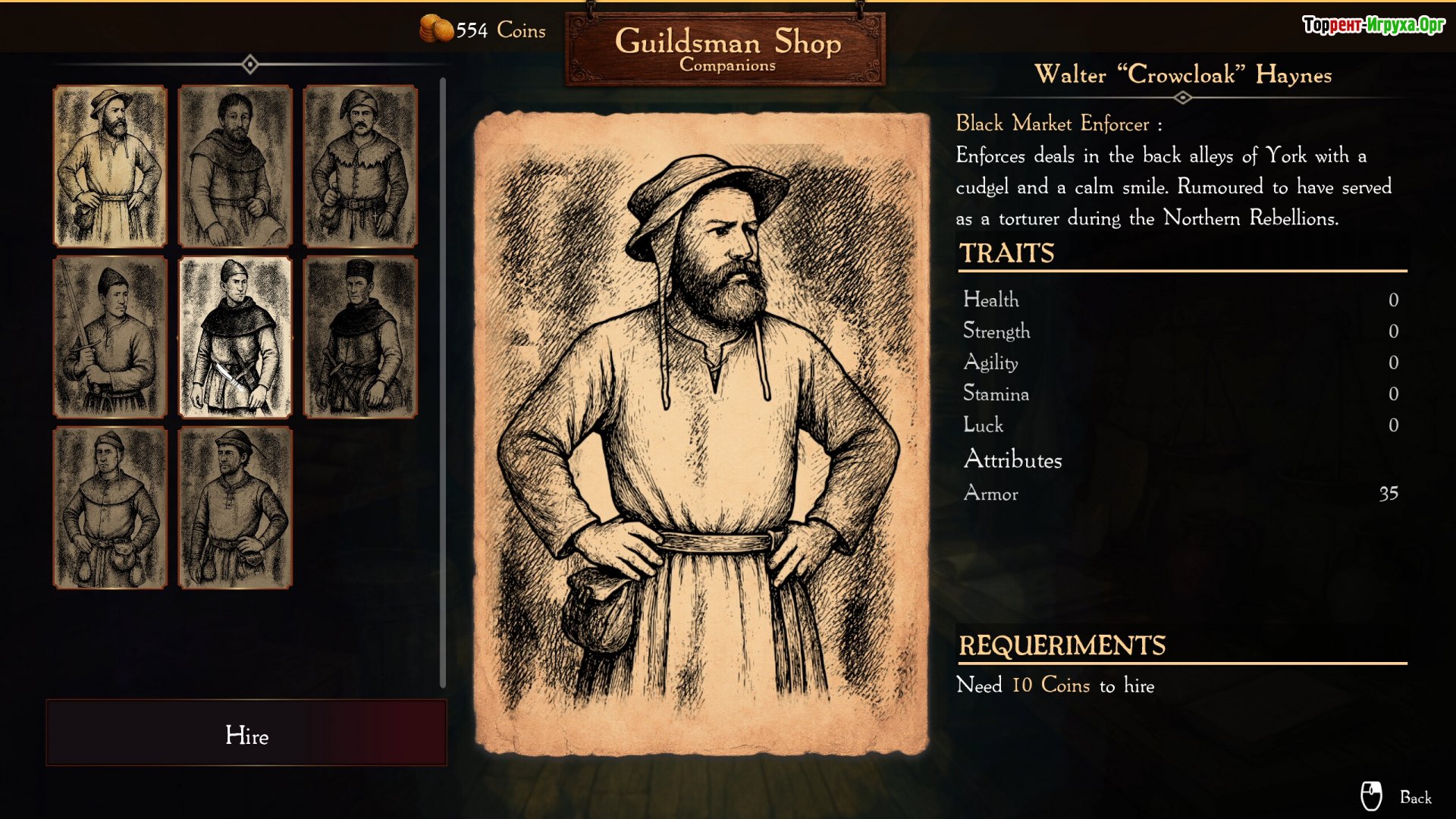Pick the companion with three belt pouches
This screenshot has width=1456, height=819.
coord(110,507)
